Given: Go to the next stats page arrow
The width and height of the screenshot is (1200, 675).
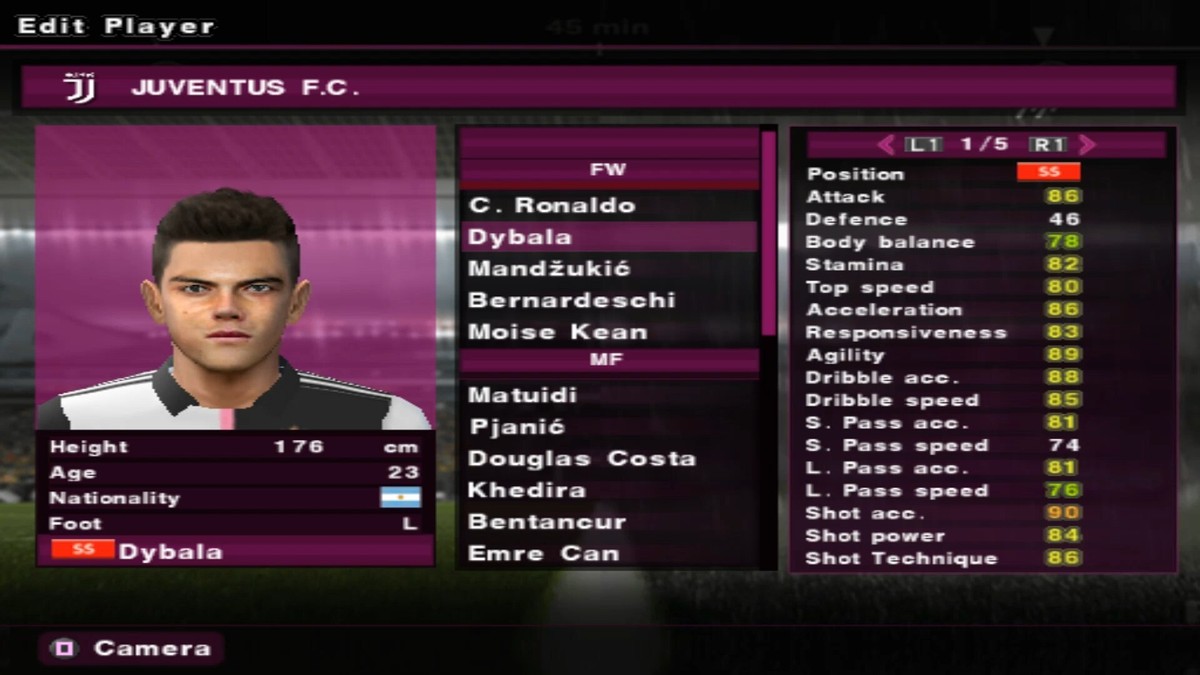Looking at the screenshot, I should [x=1088, y=145].
